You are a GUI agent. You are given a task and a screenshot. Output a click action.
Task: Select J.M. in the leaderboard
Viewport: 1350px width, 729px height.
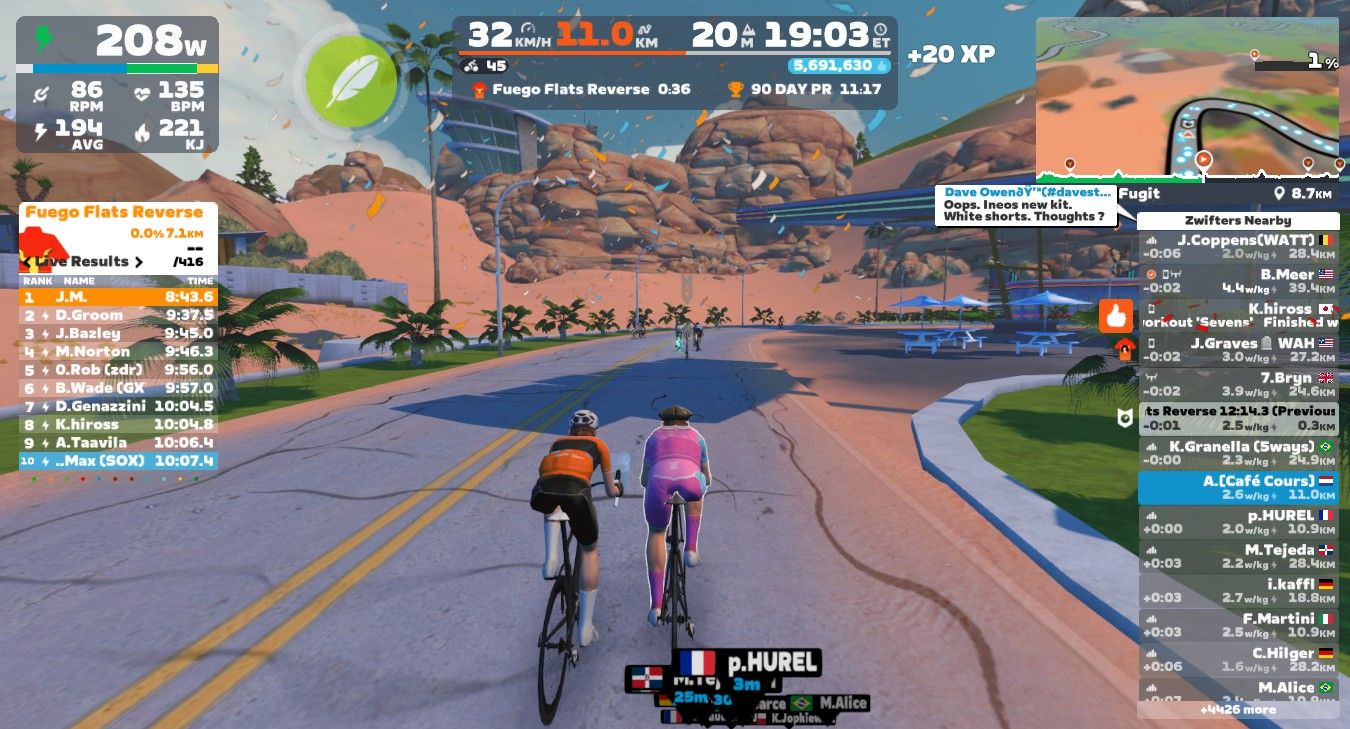pyautogui.click(x=118, y=297)
